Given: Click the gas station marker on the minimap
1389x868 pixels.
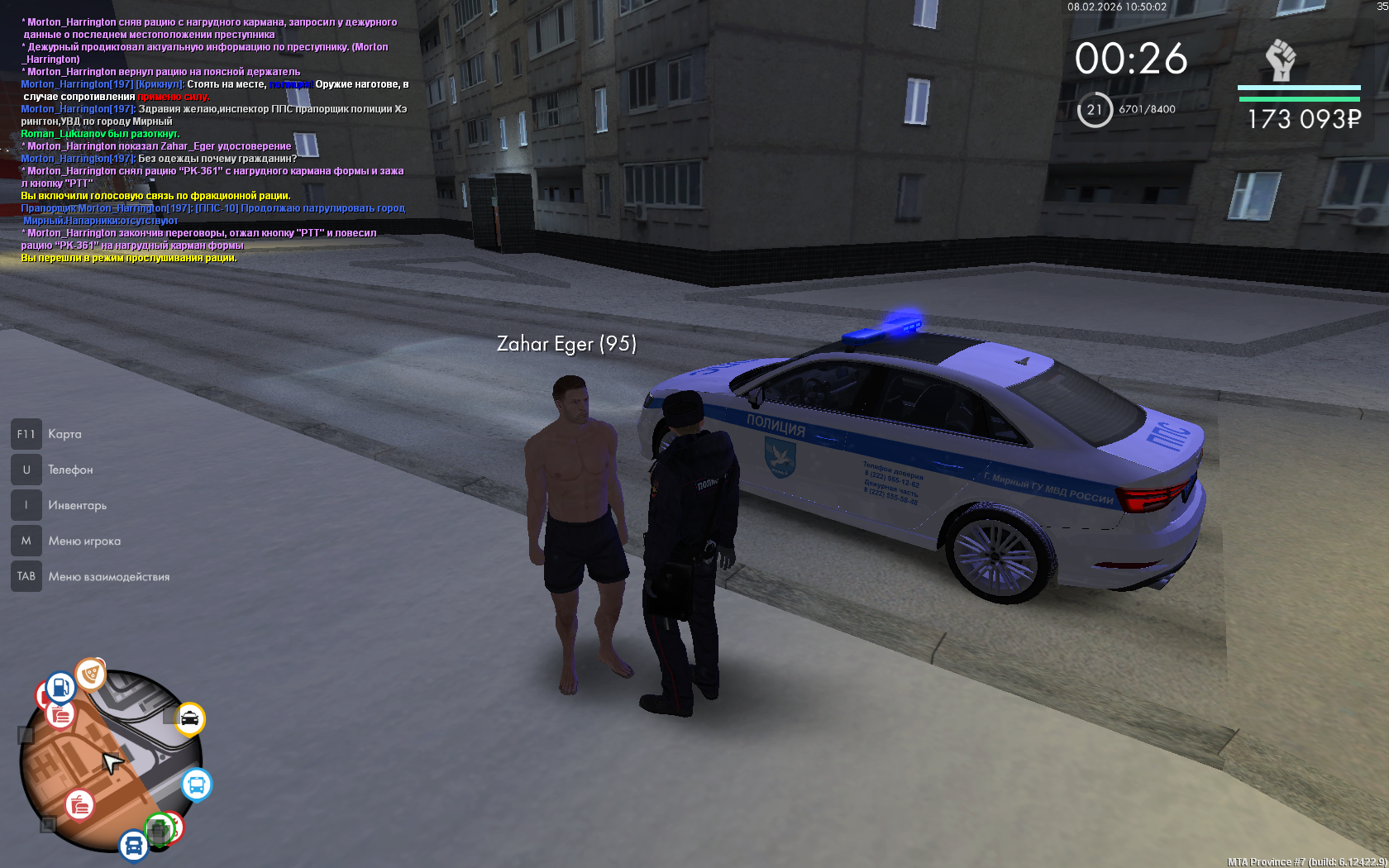Looking at the screenshot, I should [60, 687].
